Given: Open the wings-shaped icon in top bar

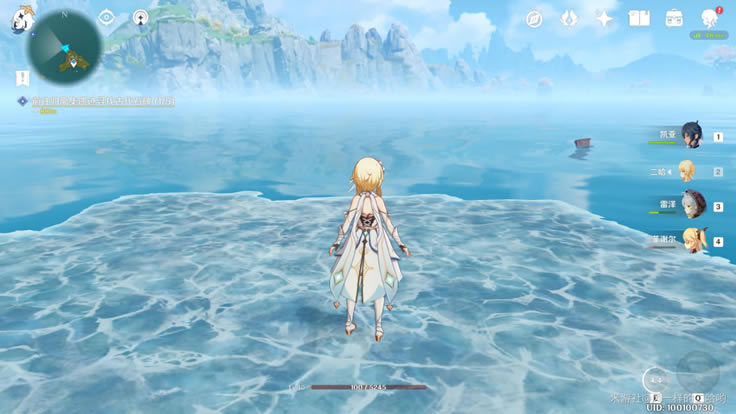Looking at the screenshot, I should coord(569,19).
